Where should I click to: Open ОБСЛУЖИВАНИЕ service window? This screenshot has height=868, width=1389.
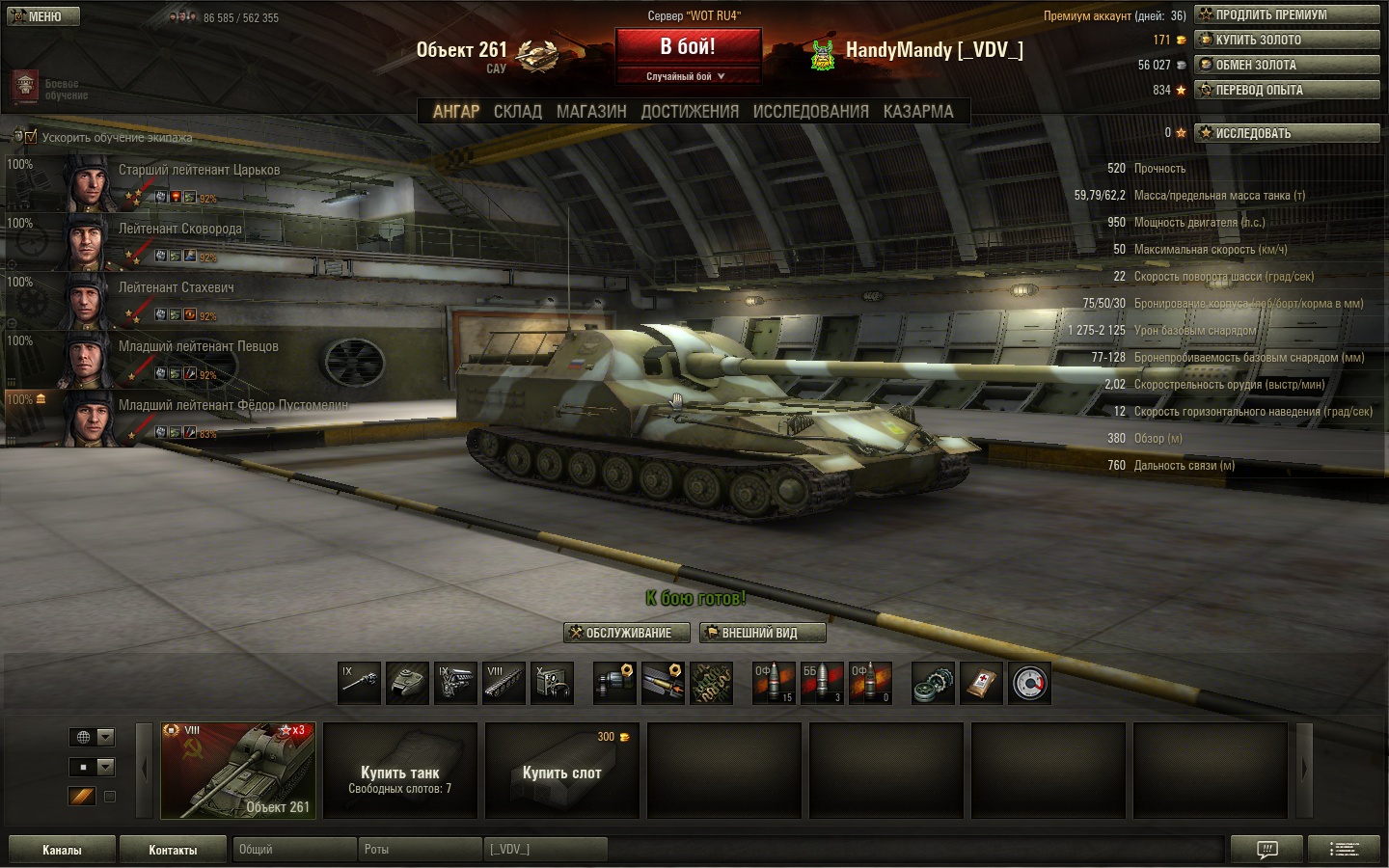(627, 633)
